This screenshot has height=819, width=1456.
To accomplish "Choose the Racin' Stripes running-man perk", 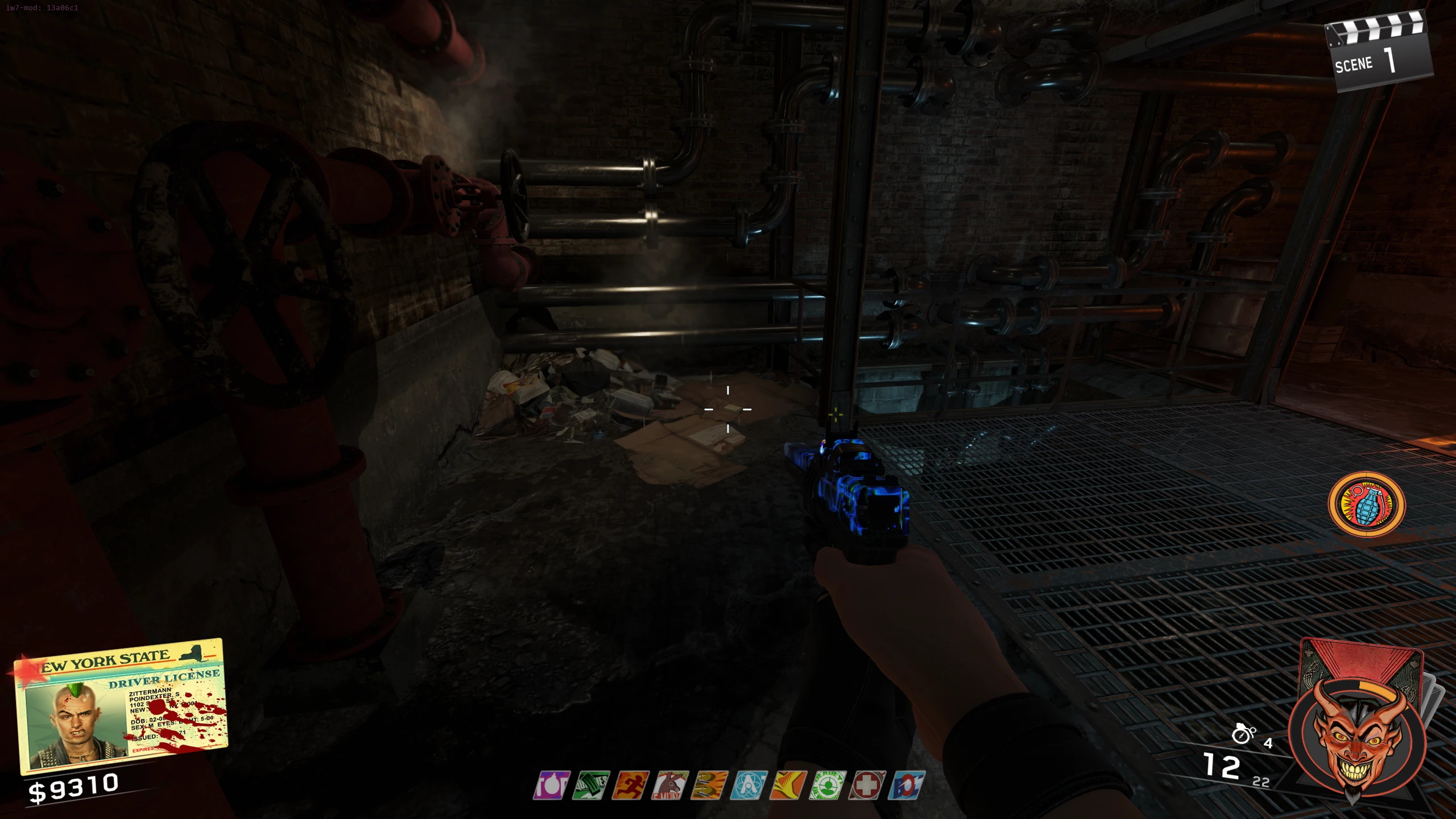I will coord(630,785).
